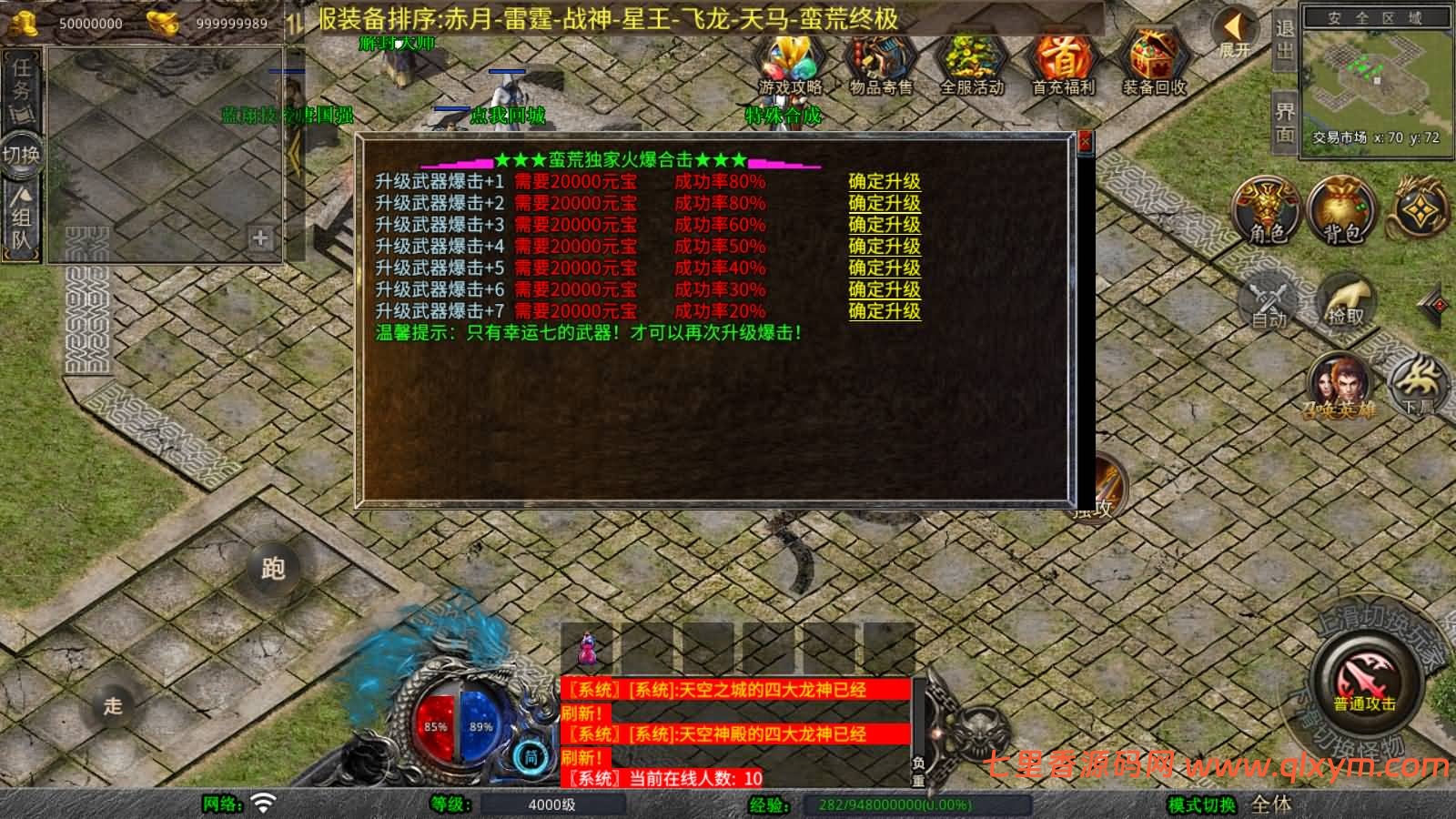Collapse the sidebar using 展开 arrow
Viewport: 1456px width, 819px height.
coord(1234,27)
